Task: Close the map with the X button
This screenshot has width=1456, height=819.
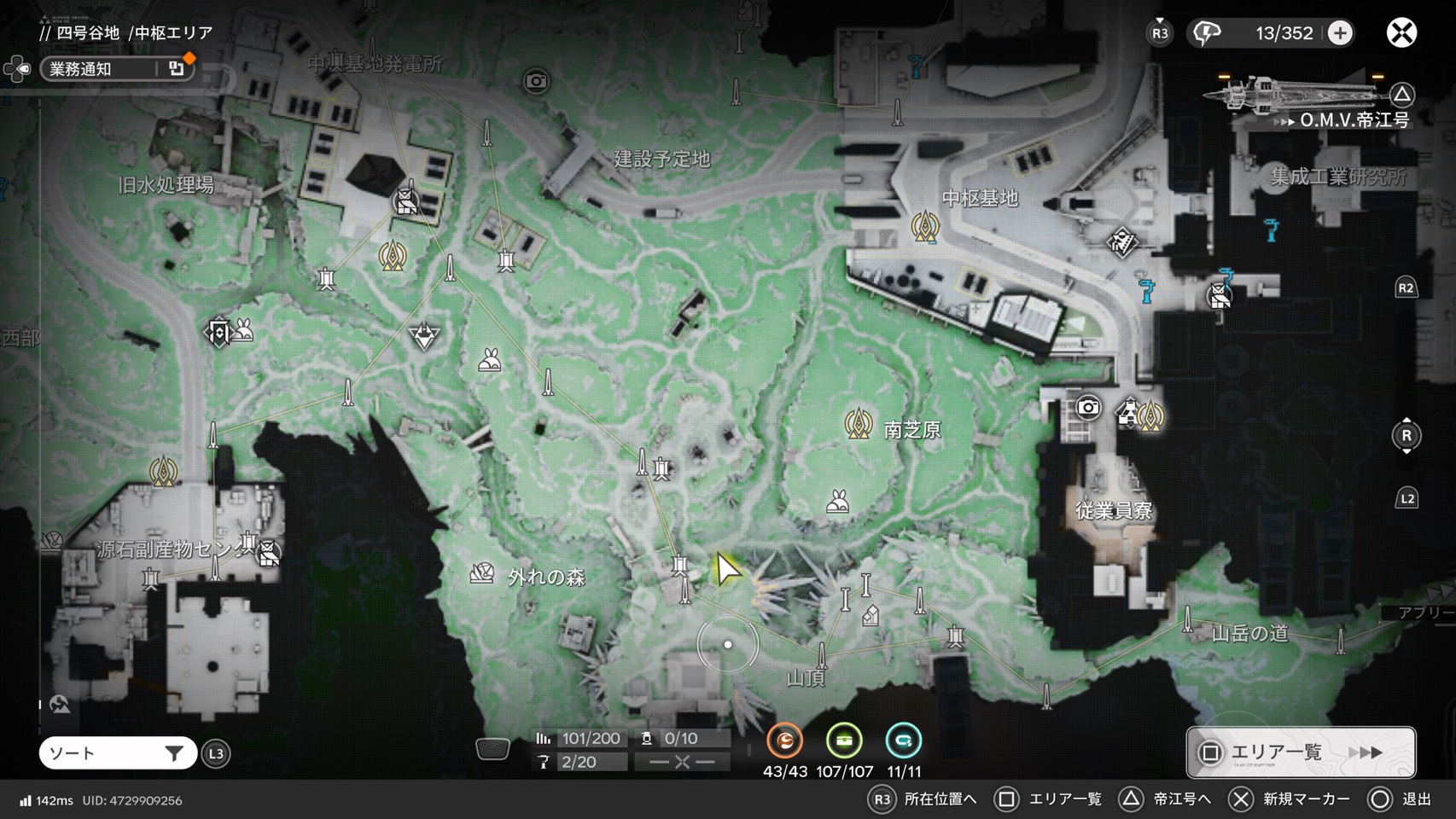Action: (x=1401, y=33)
